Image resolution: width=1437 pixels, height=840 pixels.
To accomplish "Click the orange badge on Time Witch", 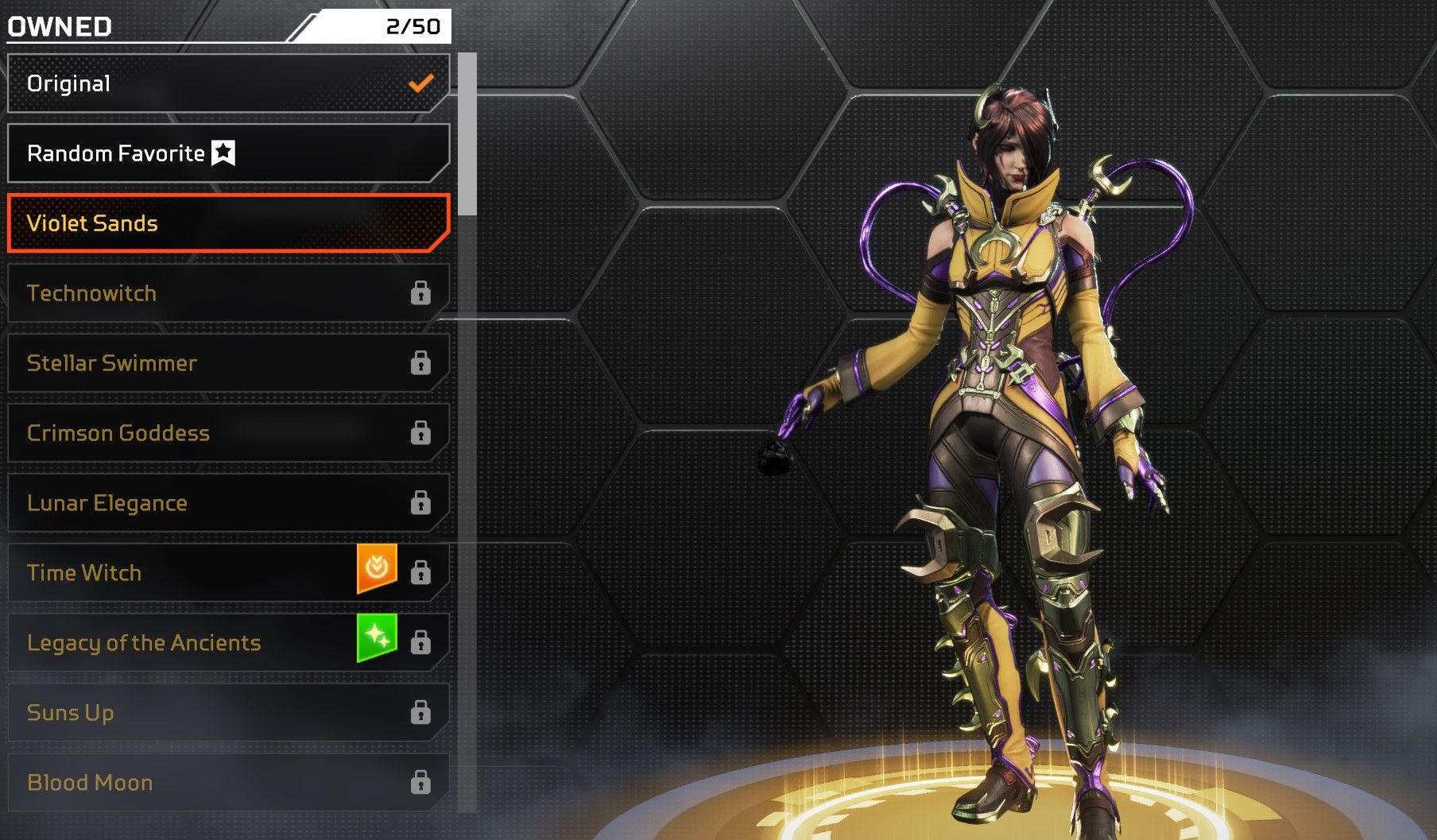I will [377, 568].
